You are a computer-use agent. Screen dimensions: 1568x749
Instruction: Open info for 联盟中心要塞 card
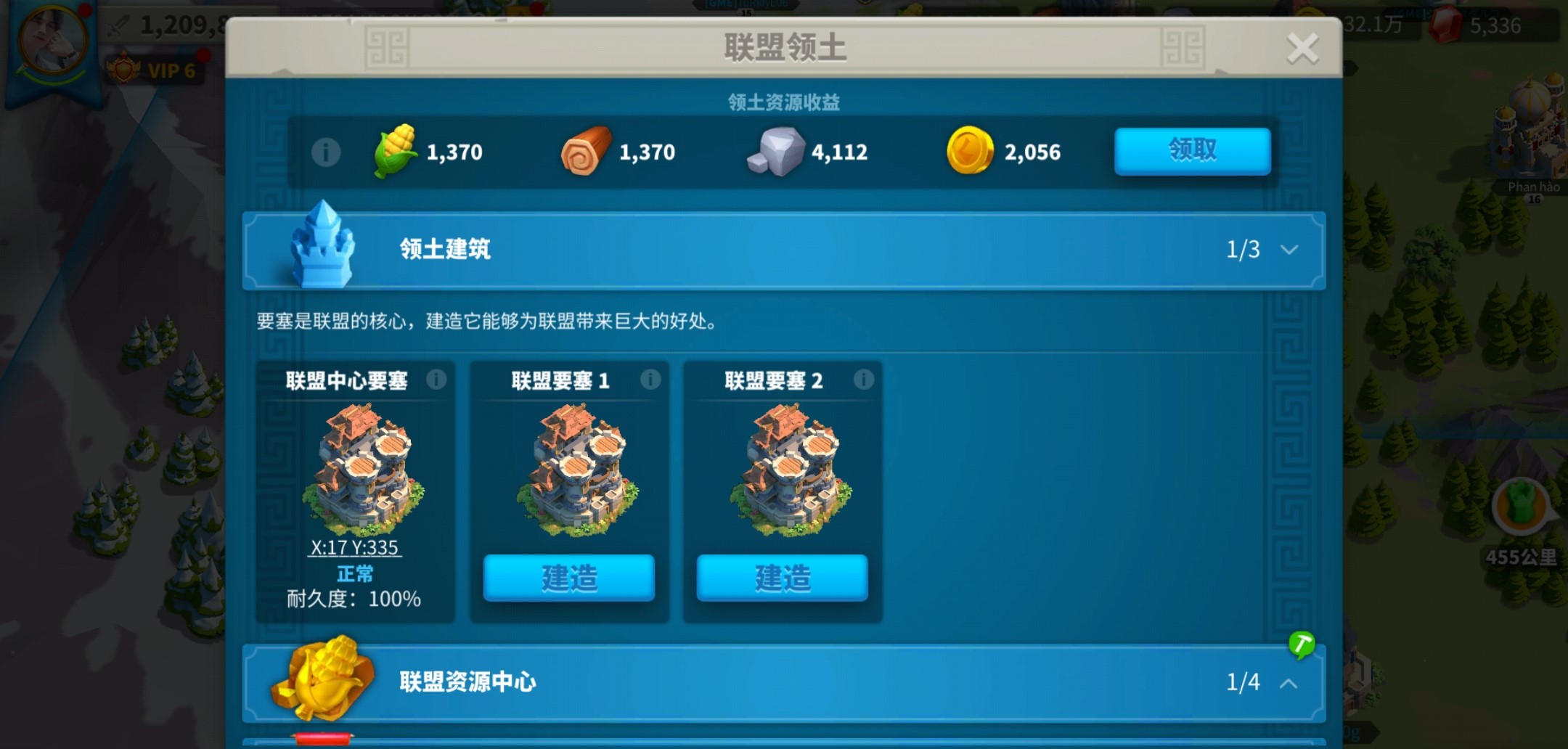point(436,380)
